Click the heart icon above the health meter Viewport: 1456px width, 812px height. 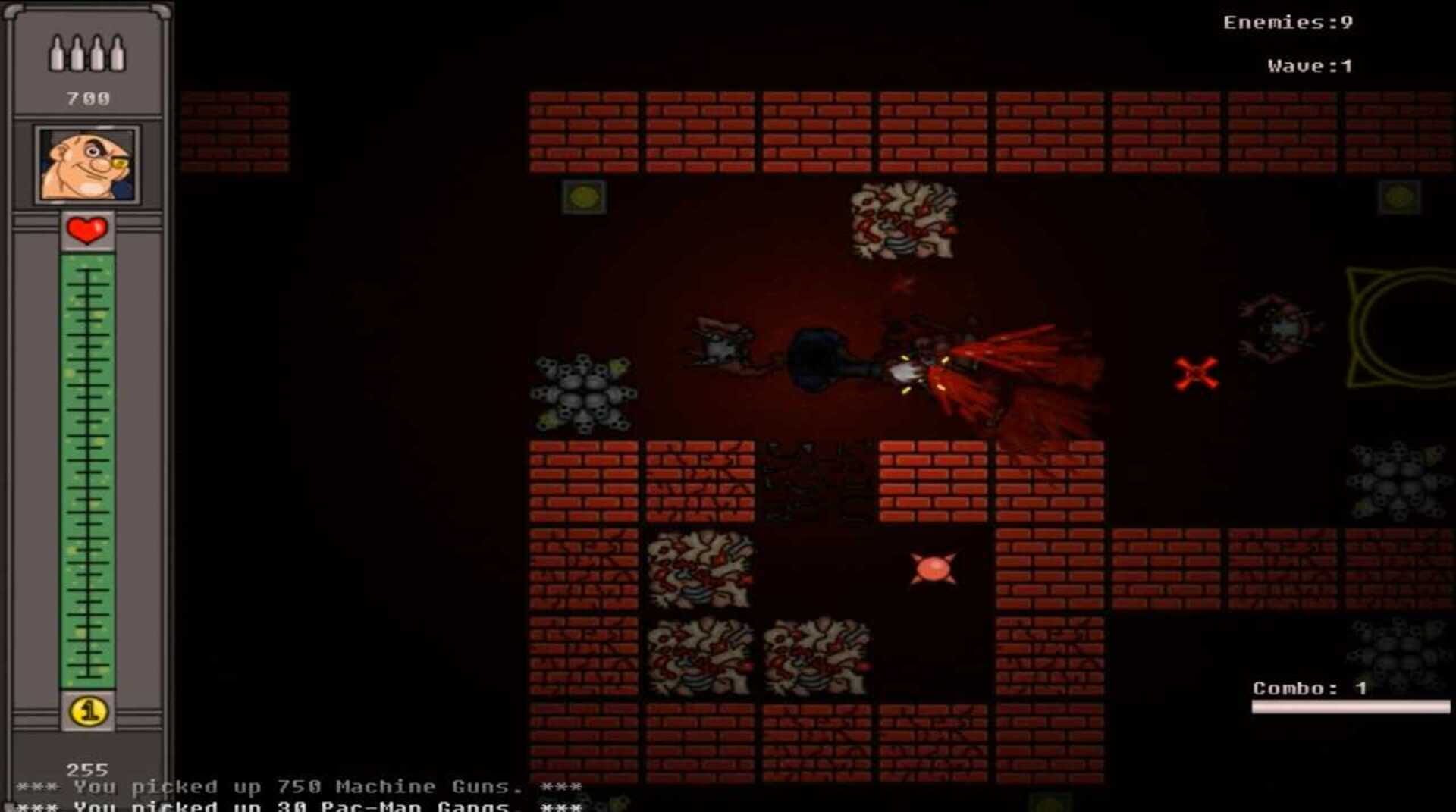point(86,228)
